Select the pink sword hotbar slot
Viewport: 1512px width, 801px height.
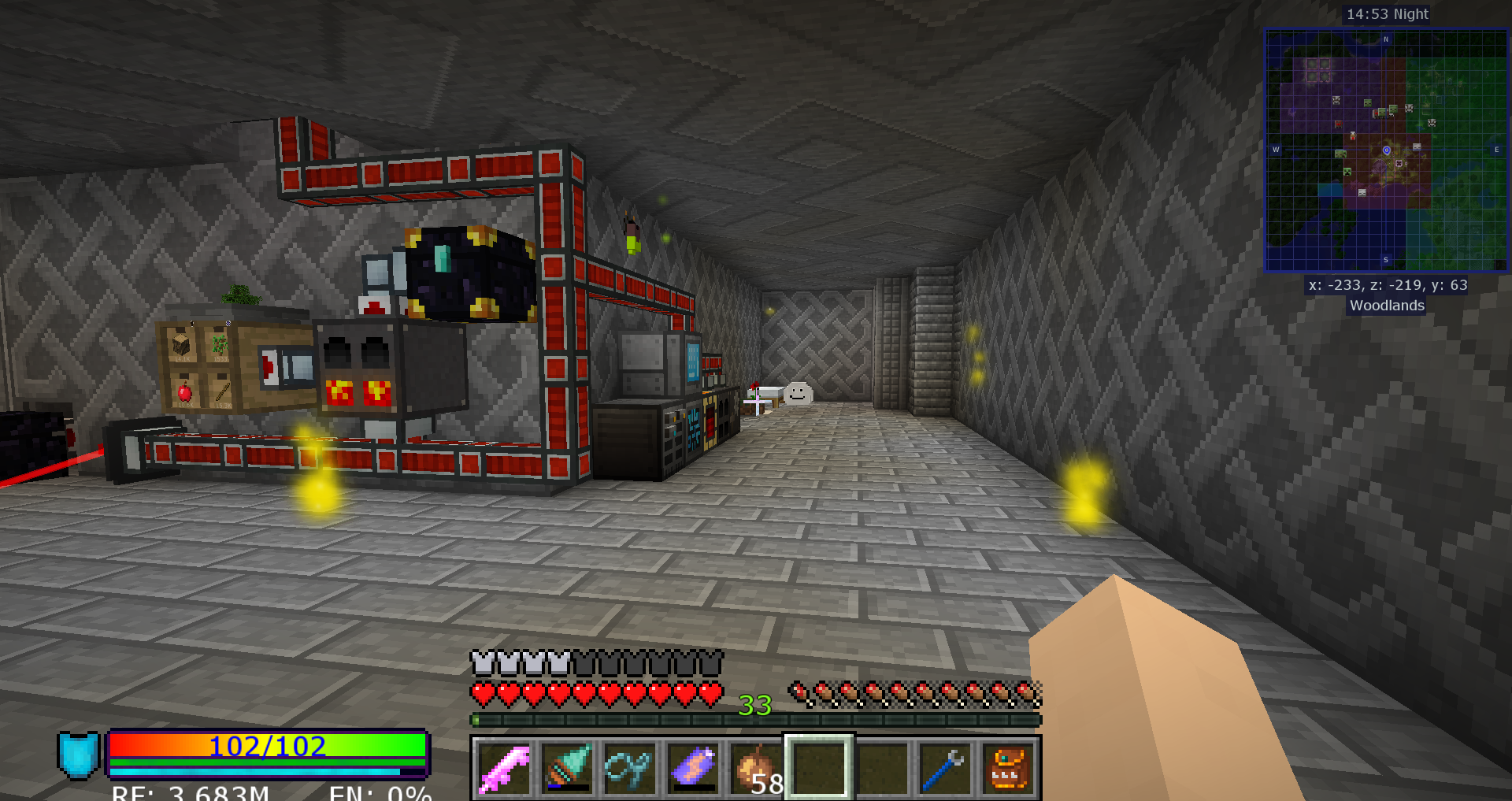point(504,768)
